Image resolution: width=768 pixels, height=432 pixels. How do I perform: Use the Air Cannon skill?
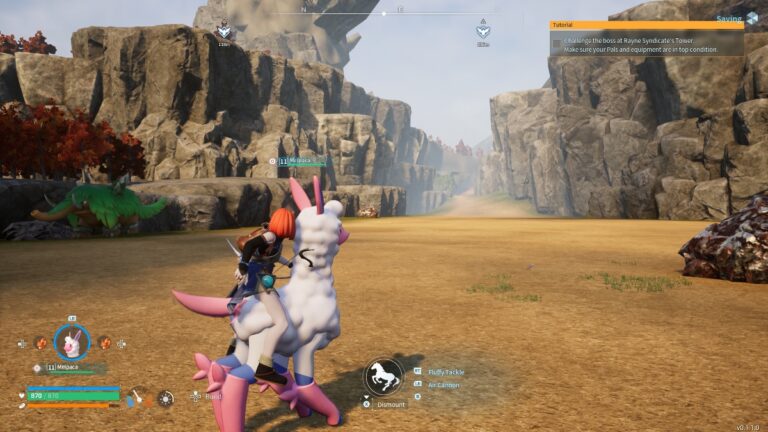pos(444,385)
